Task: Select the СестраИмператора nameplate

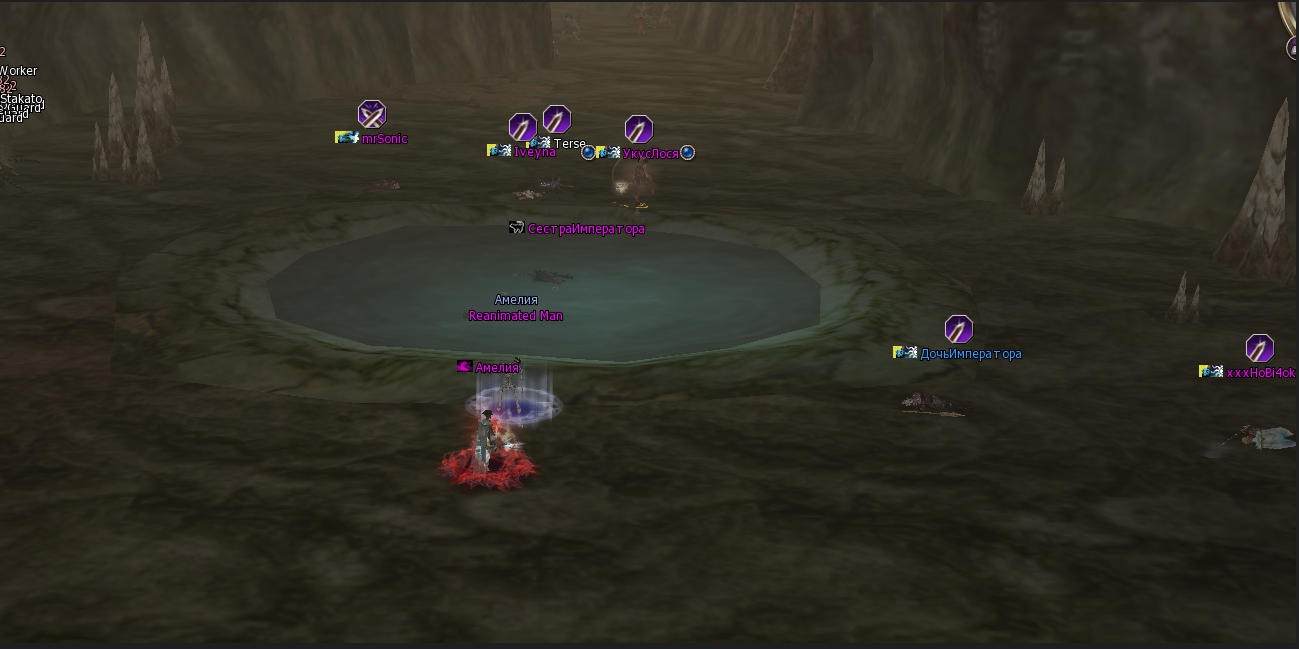Action: click(x=586, y=229)
